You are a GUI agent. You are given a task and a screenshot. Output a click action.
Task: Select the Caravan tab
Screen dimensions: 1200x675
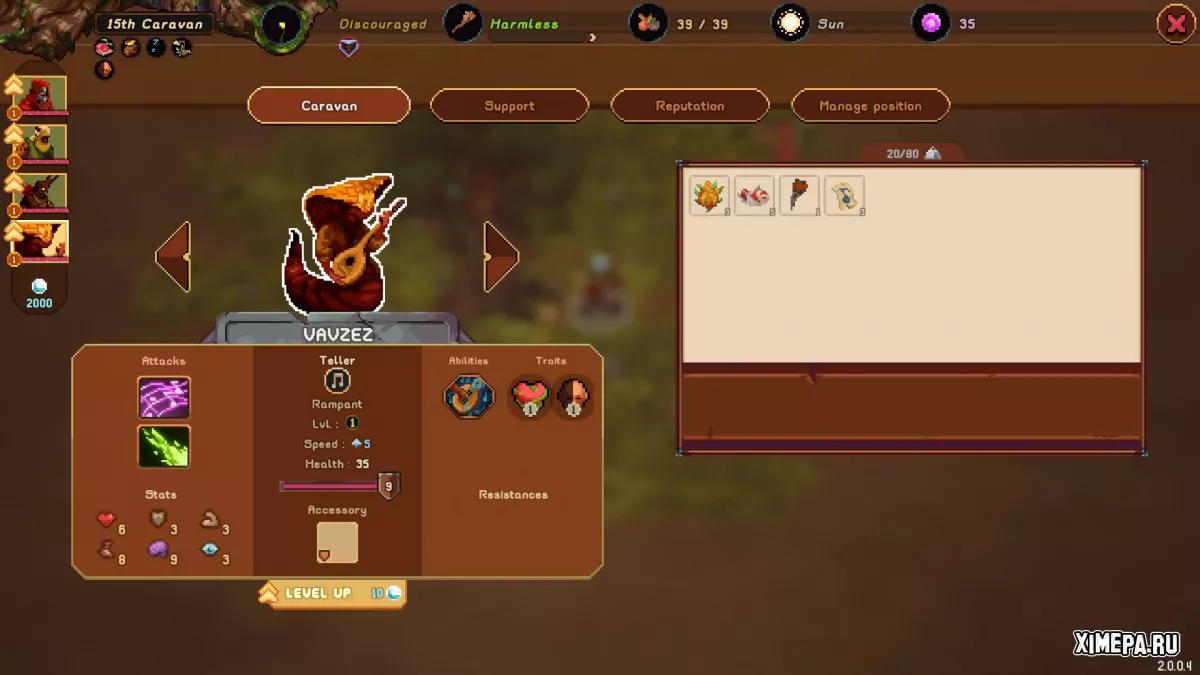coord(329,106)
